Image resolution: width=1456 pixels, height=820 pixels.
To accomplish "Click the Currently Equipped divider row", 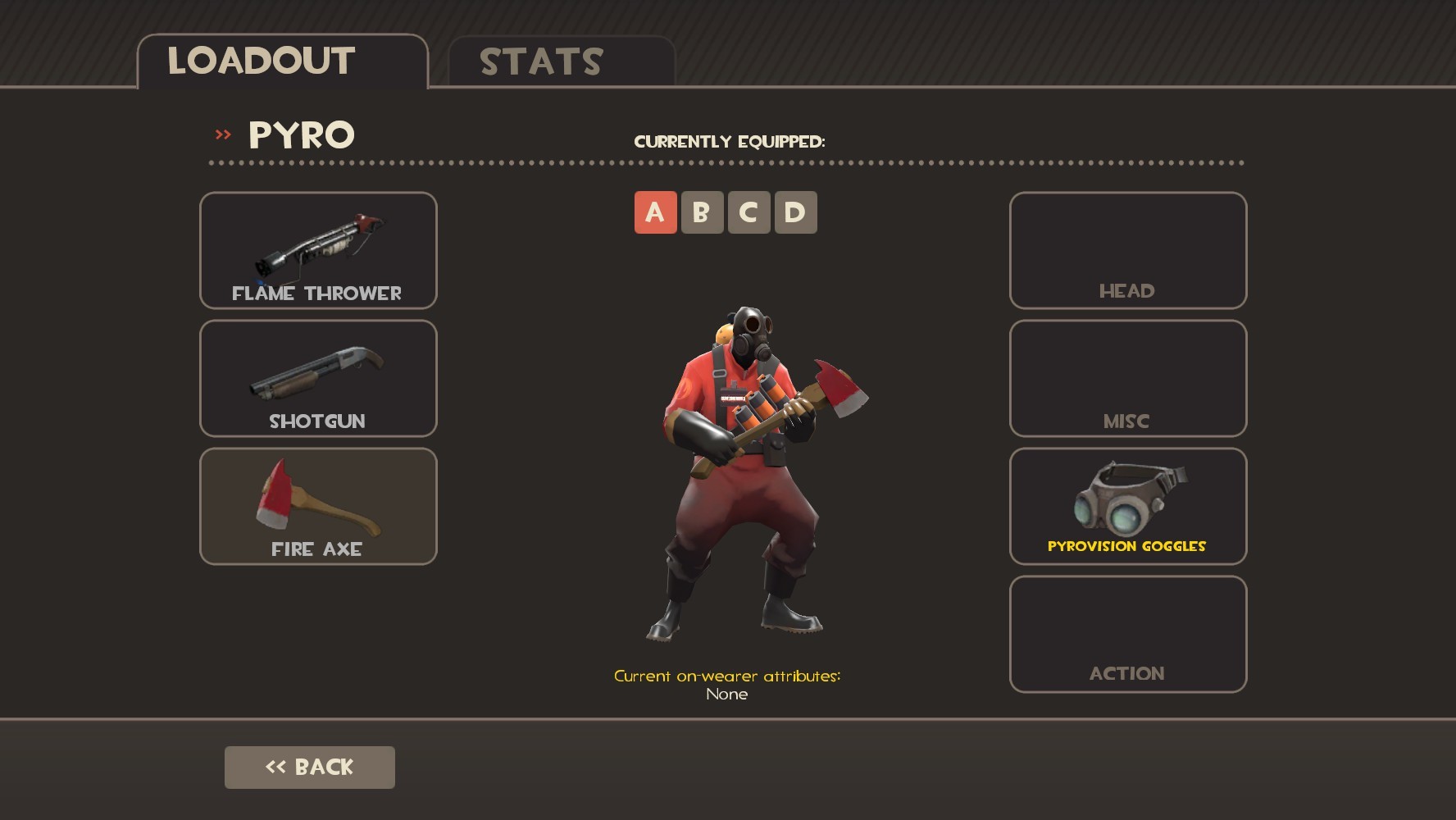I will [x=730, y=140].
